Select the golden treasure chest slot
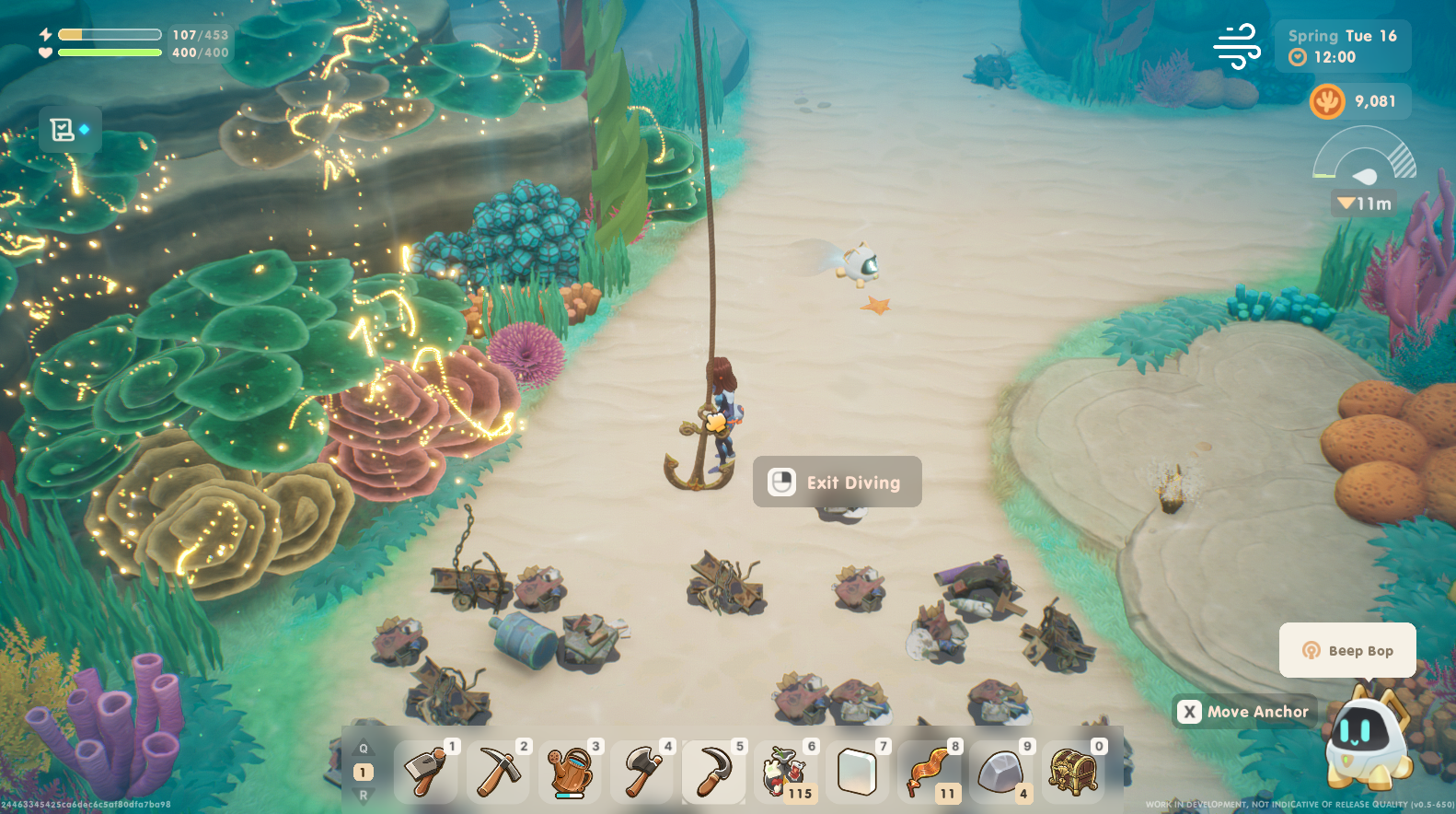 coord(1073,772)
